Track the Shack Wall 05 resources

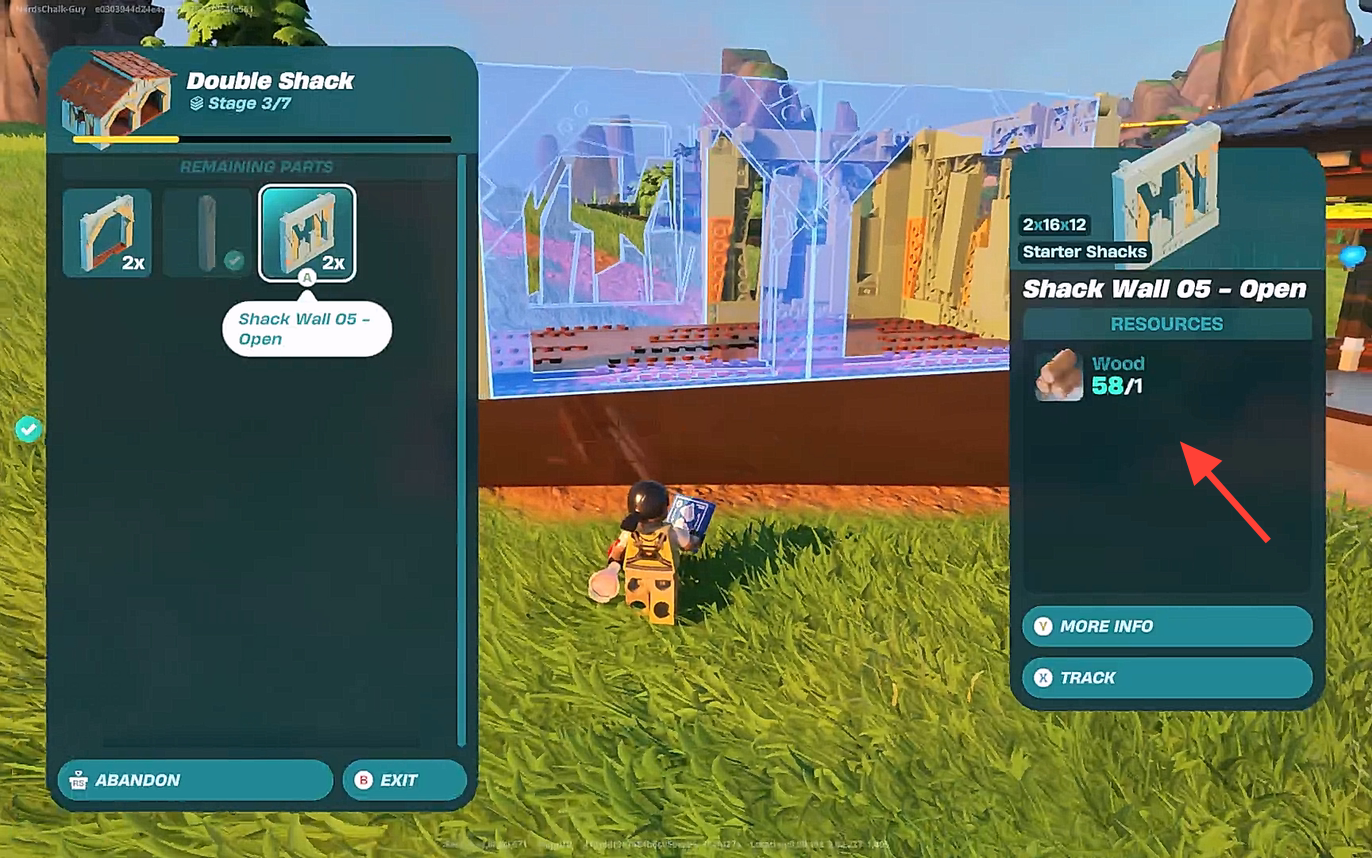(1166, 678)
